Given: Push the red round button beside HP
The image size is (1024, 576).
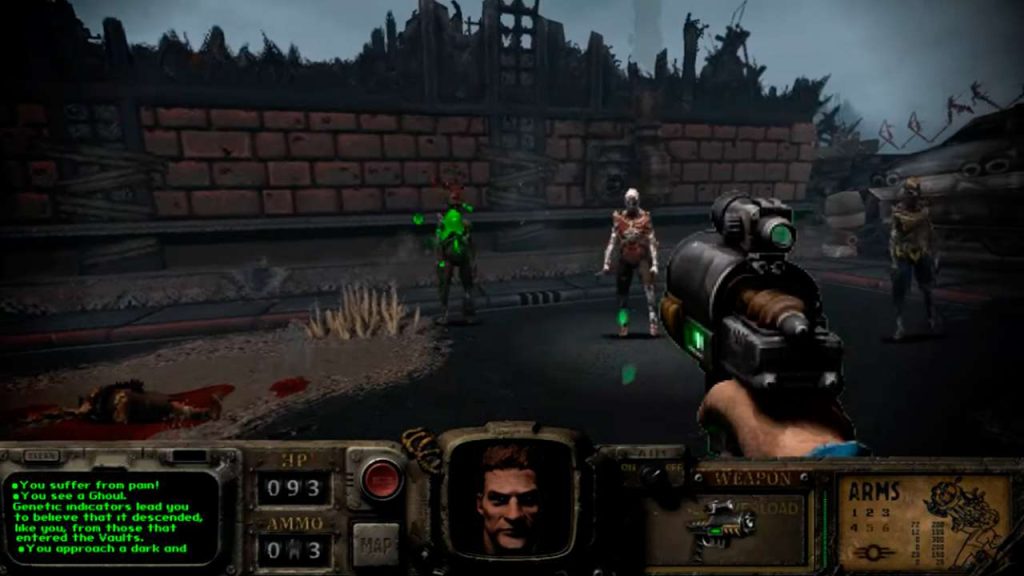Looking at the screenshot, I should (381, 479).
